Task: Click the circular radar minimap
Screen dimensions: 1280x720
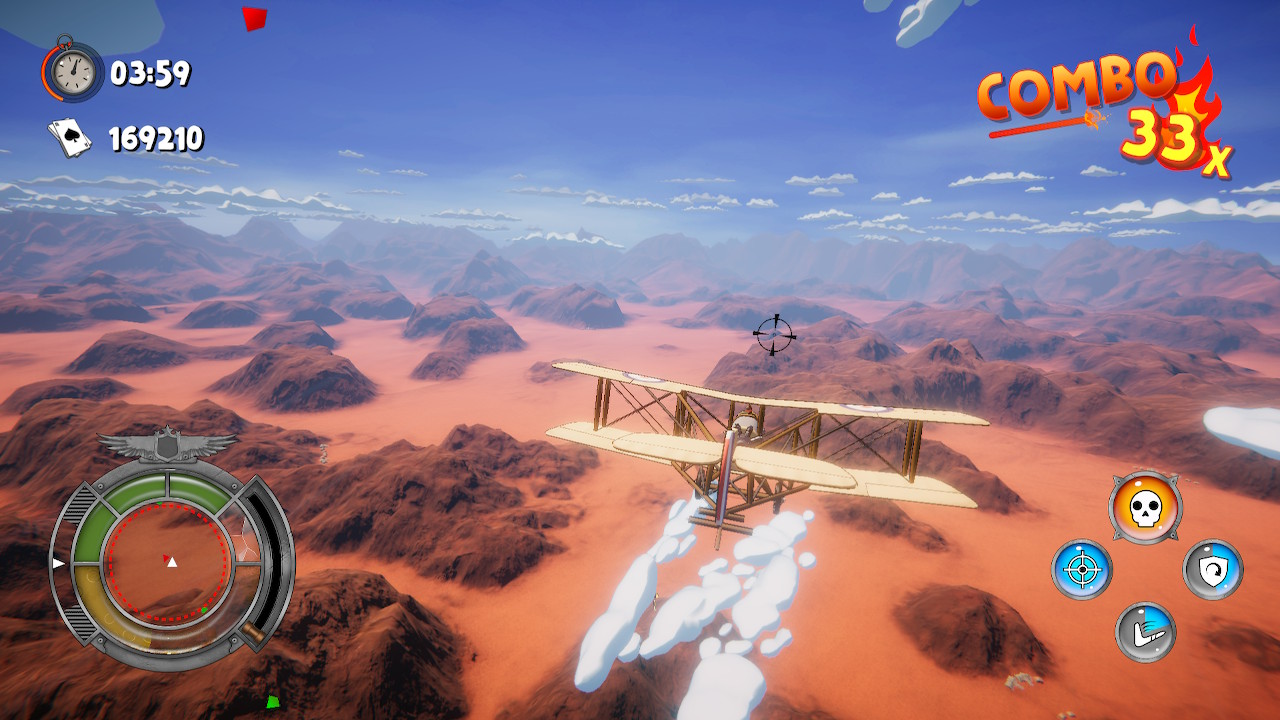Action: (169, 561)
